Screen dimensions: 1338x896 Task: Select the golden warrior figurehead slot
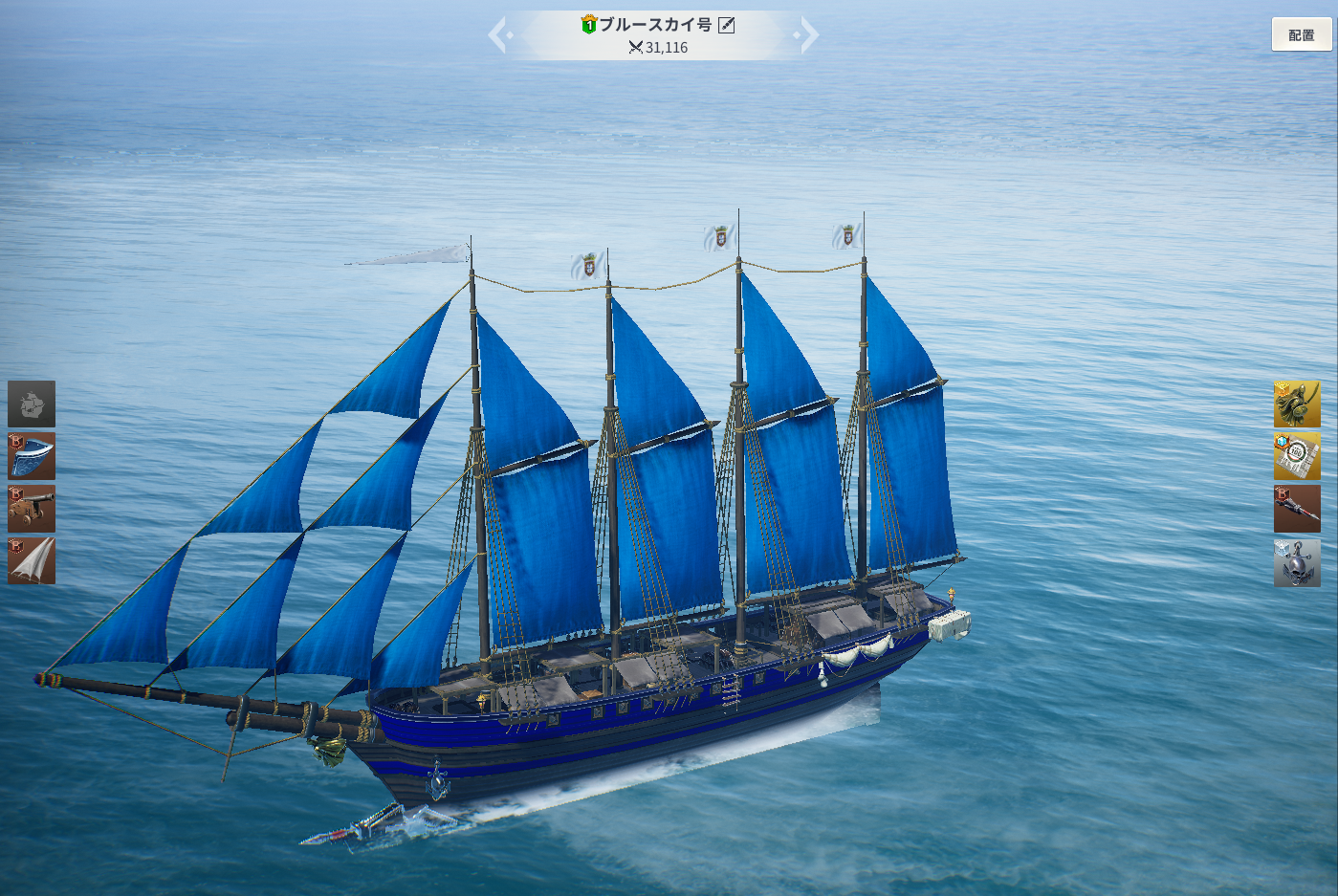1296,404
